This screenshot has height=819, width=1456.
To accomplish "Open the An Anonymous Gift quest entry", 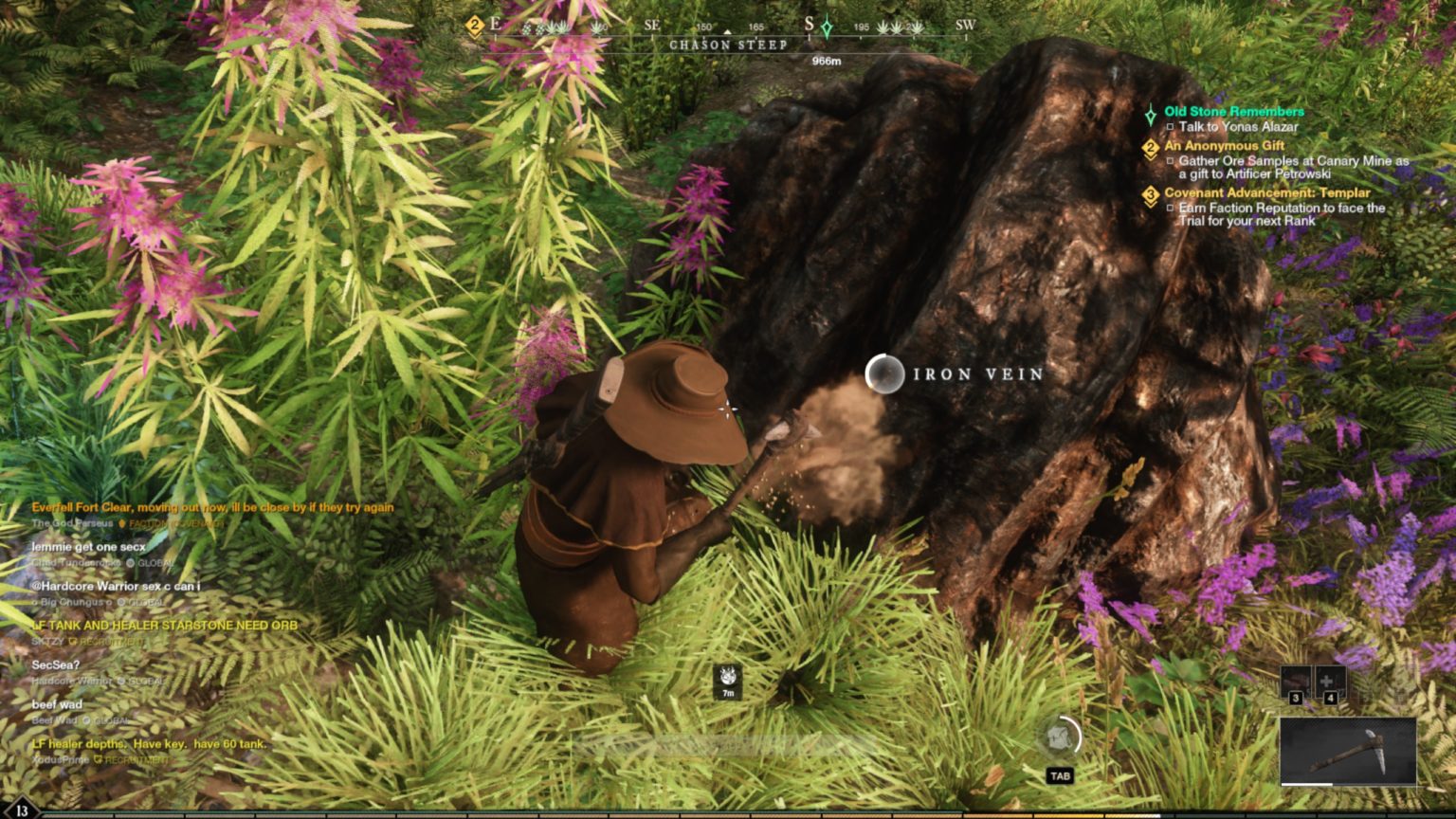I will pos(1224,146).
